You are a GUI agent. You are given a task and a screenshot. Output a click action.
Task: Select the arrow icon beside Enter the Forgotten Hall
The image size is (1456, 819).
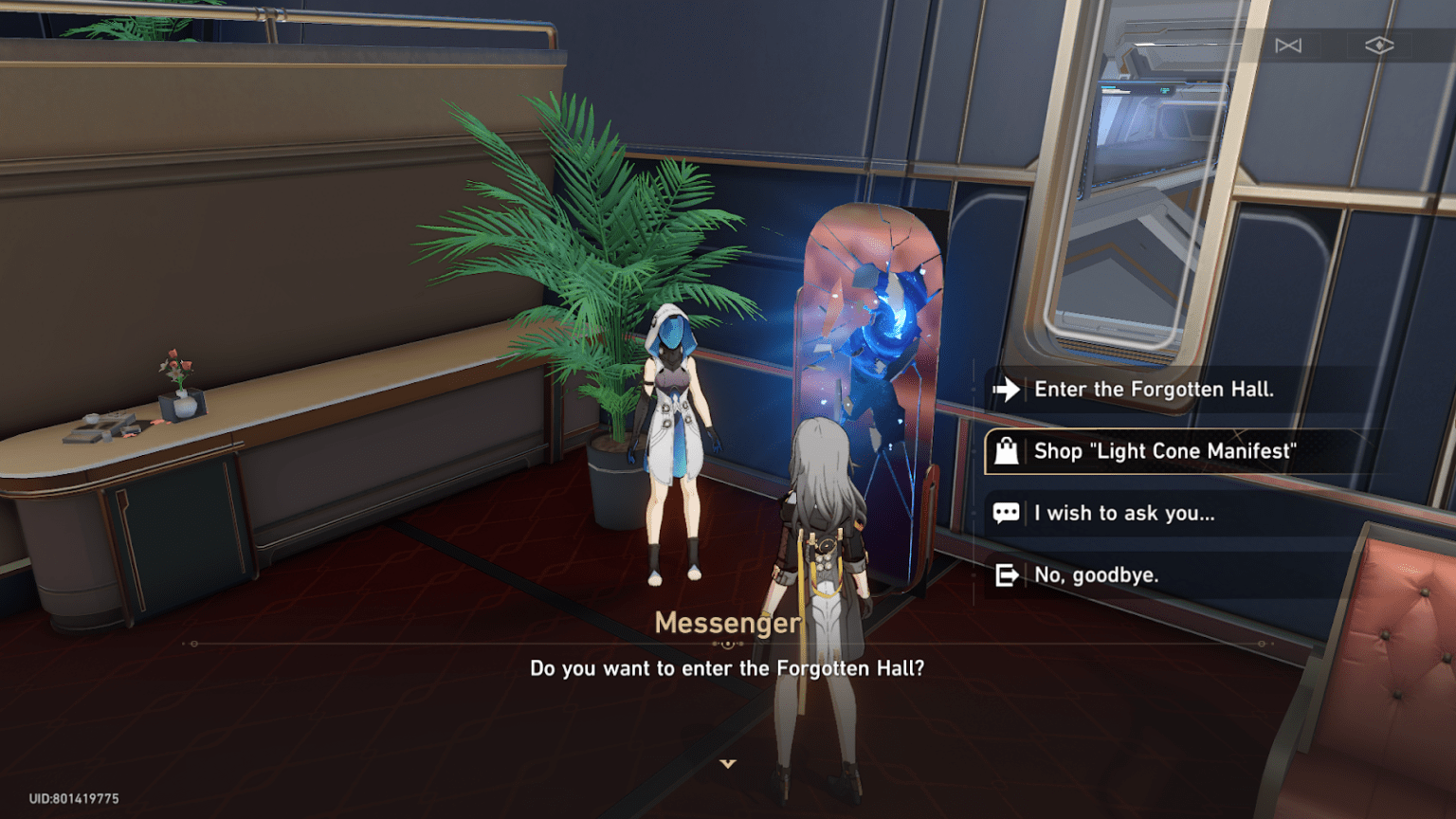click(1006, 390)
